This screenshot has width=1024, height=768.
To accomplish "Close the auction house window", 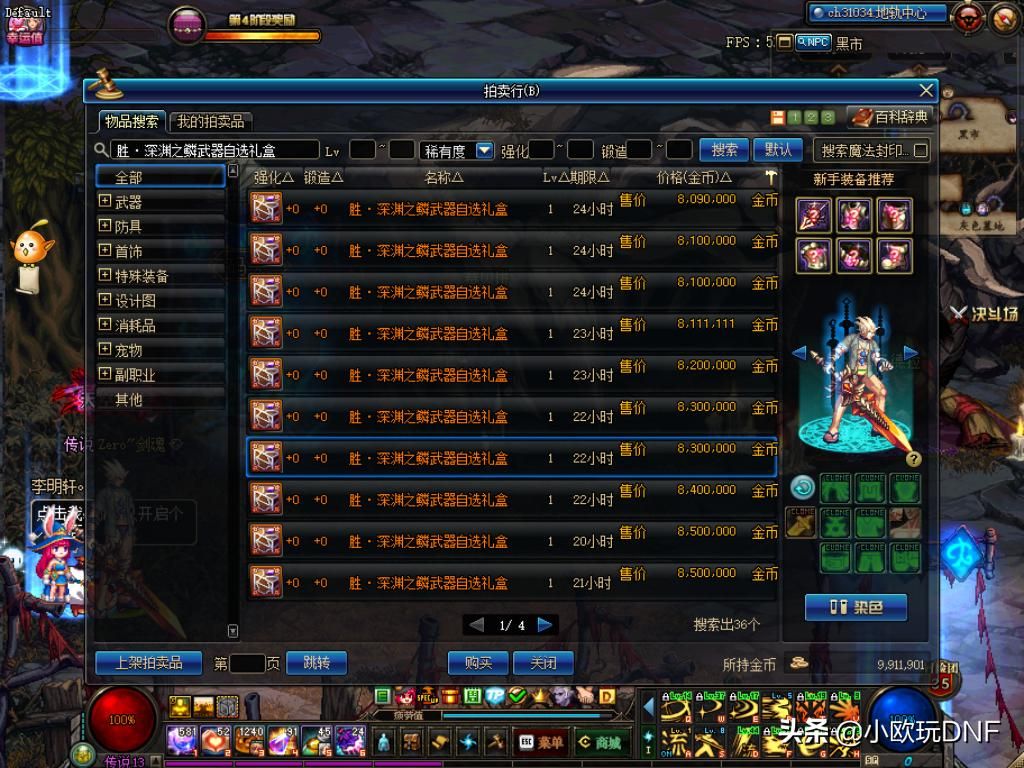I will 926,91.
